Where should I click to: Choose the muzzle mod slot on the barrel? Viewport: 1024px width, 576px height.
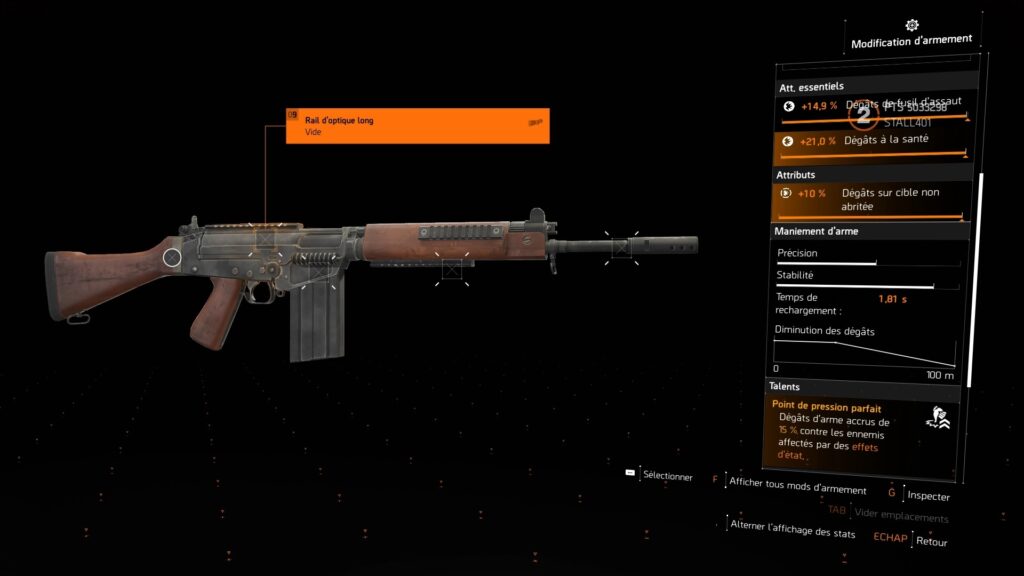click(x=621, y=246)
